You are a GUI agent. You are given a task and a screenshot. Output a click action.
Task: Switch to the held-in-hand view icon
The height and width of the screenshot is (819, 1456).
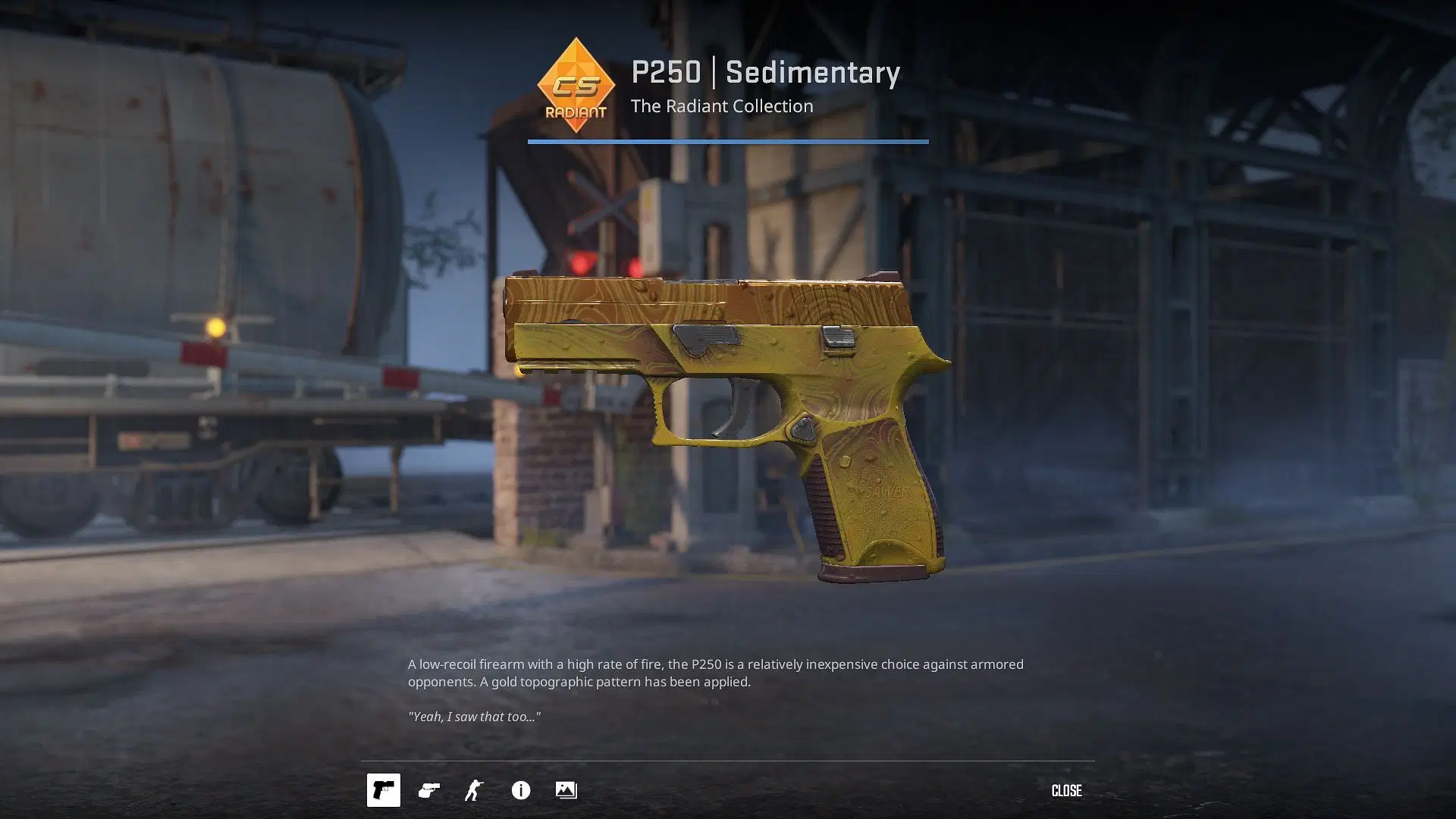pos(429,790)
